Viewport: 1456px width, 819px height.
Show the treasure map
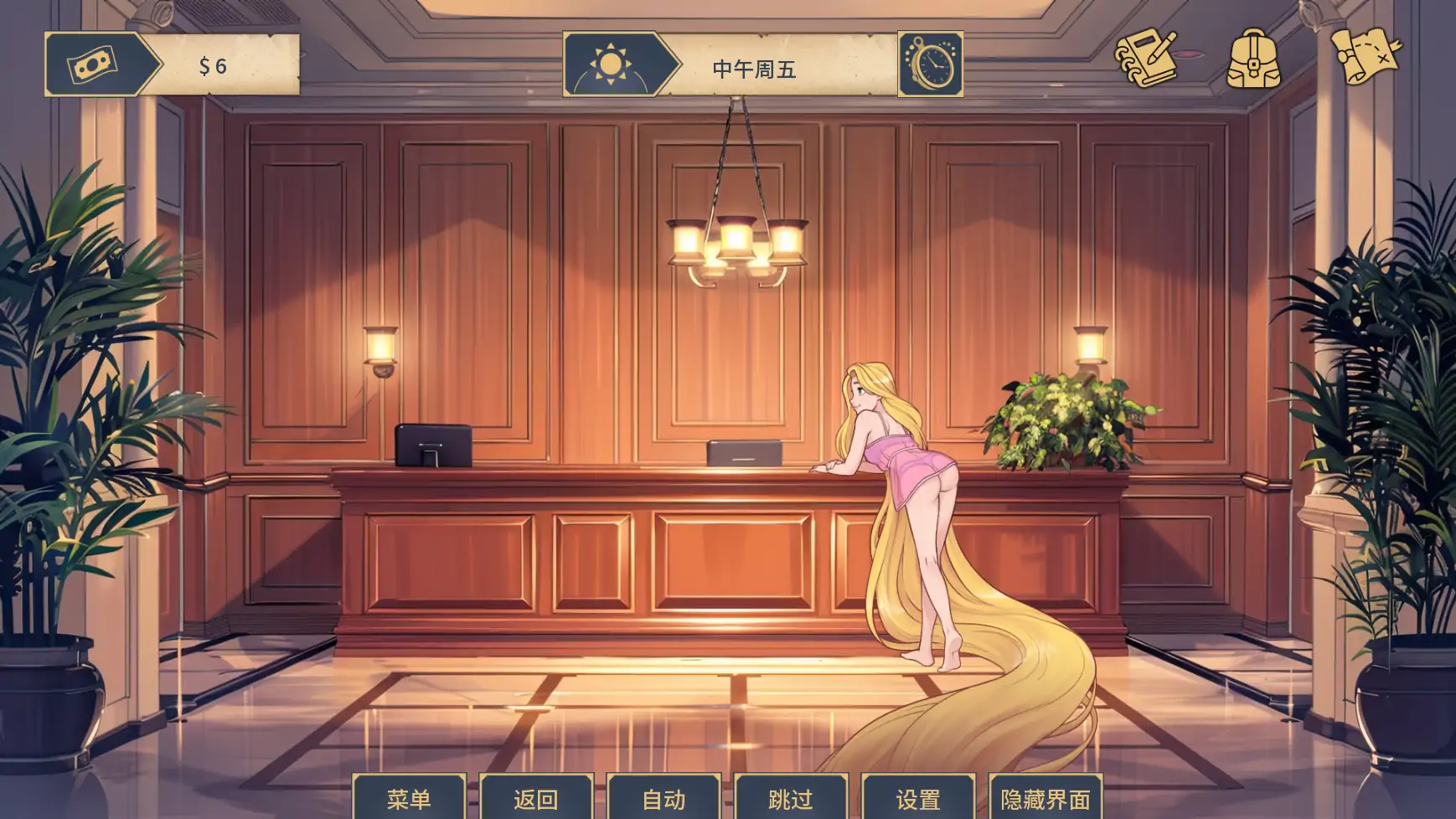(1366, 55)
